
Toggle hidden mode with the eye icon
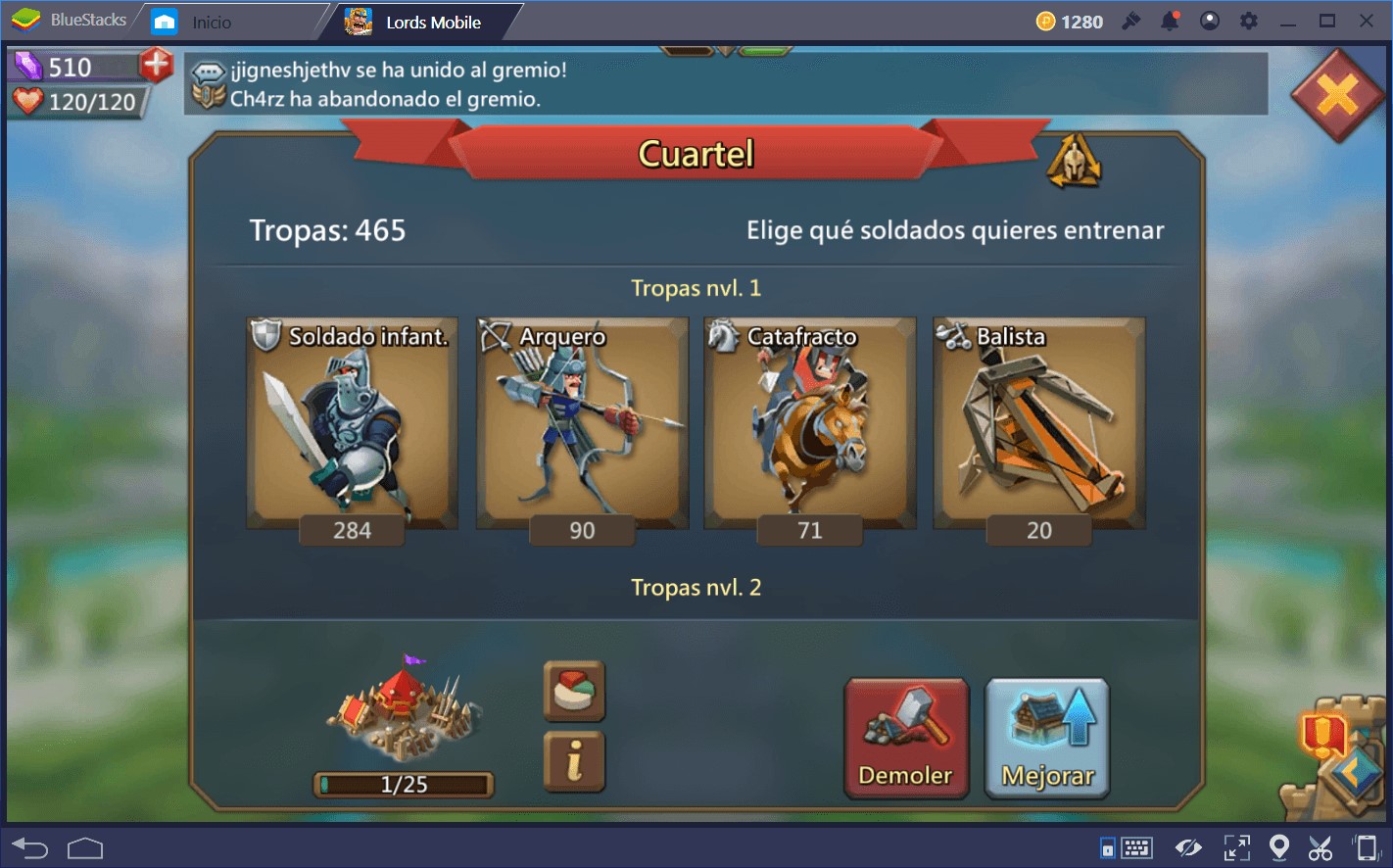(x=1189, y=845)
